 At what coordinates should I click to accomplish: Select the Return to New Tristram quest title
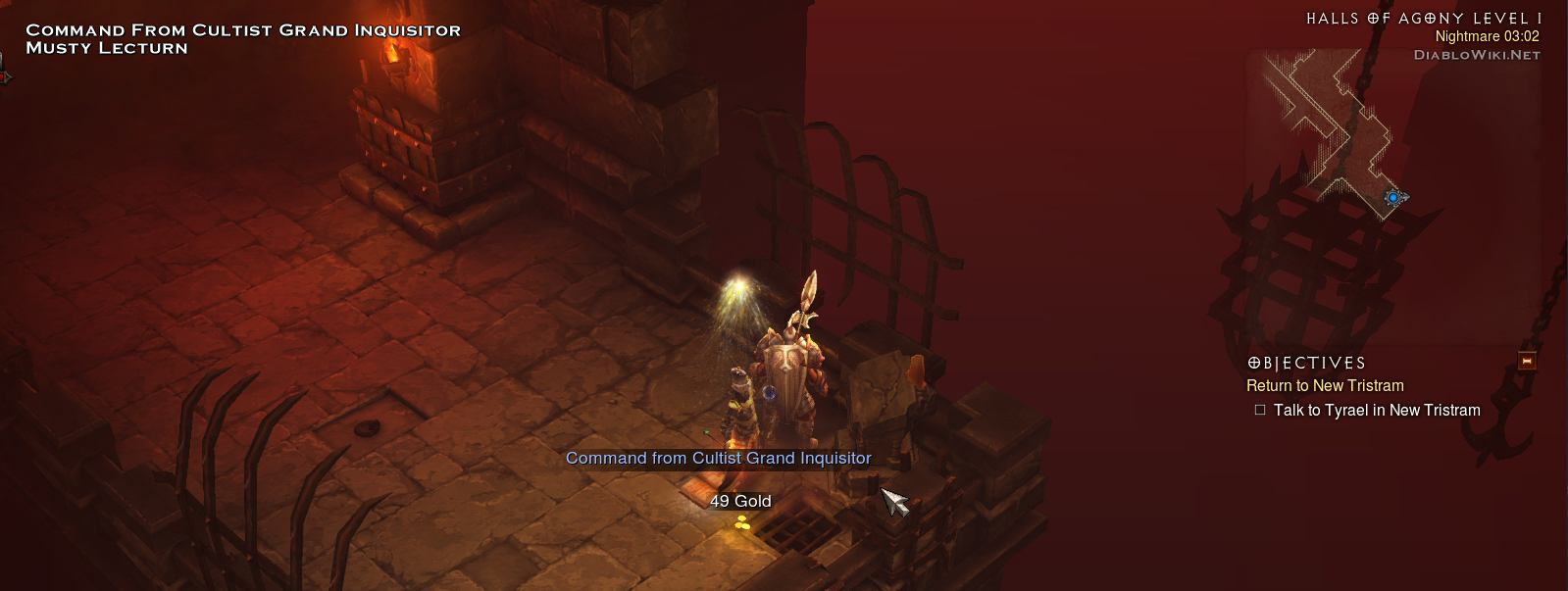[x=1325, y=386]
